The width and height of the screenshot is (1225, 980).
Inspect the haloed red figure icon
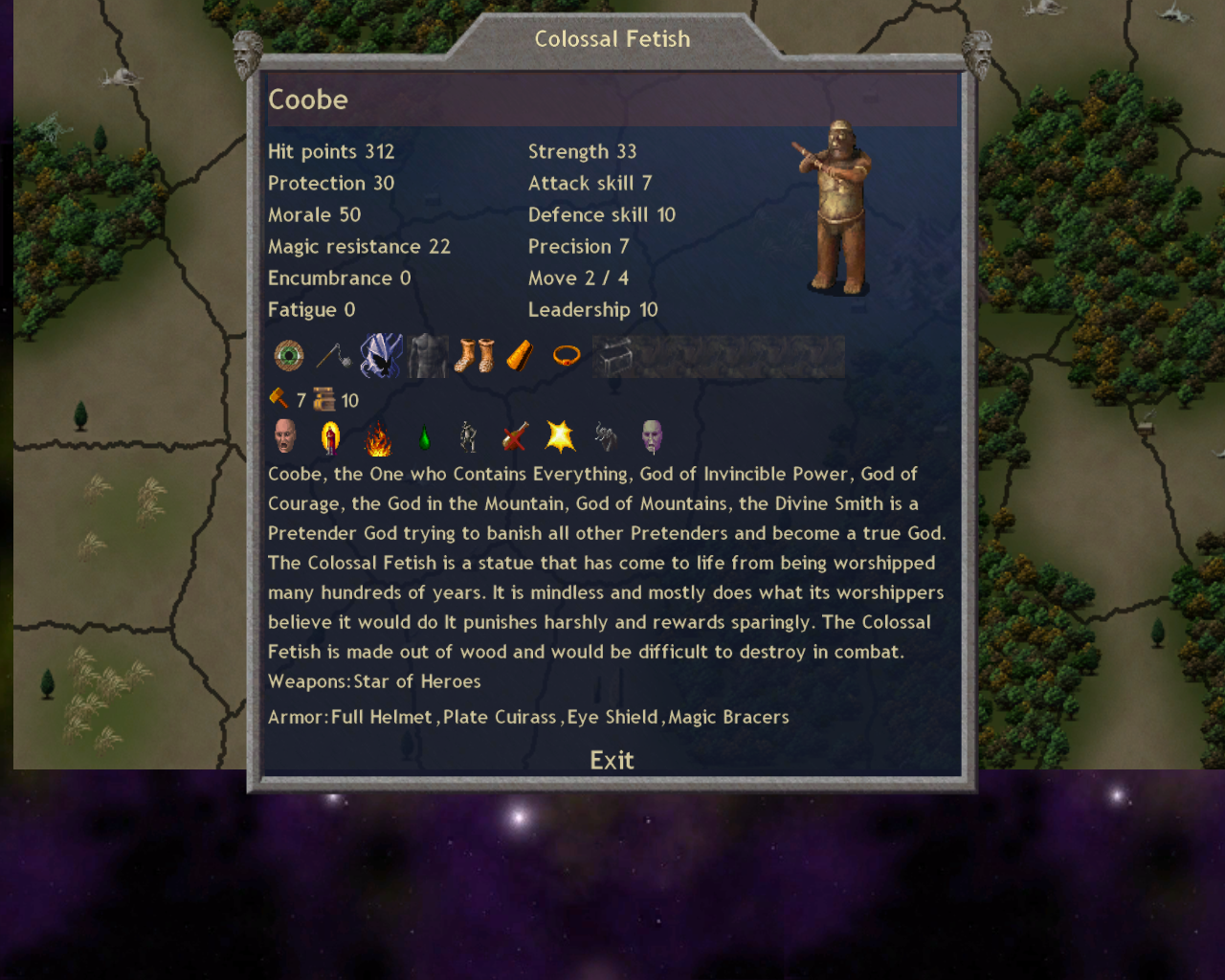tap(331, 437)
